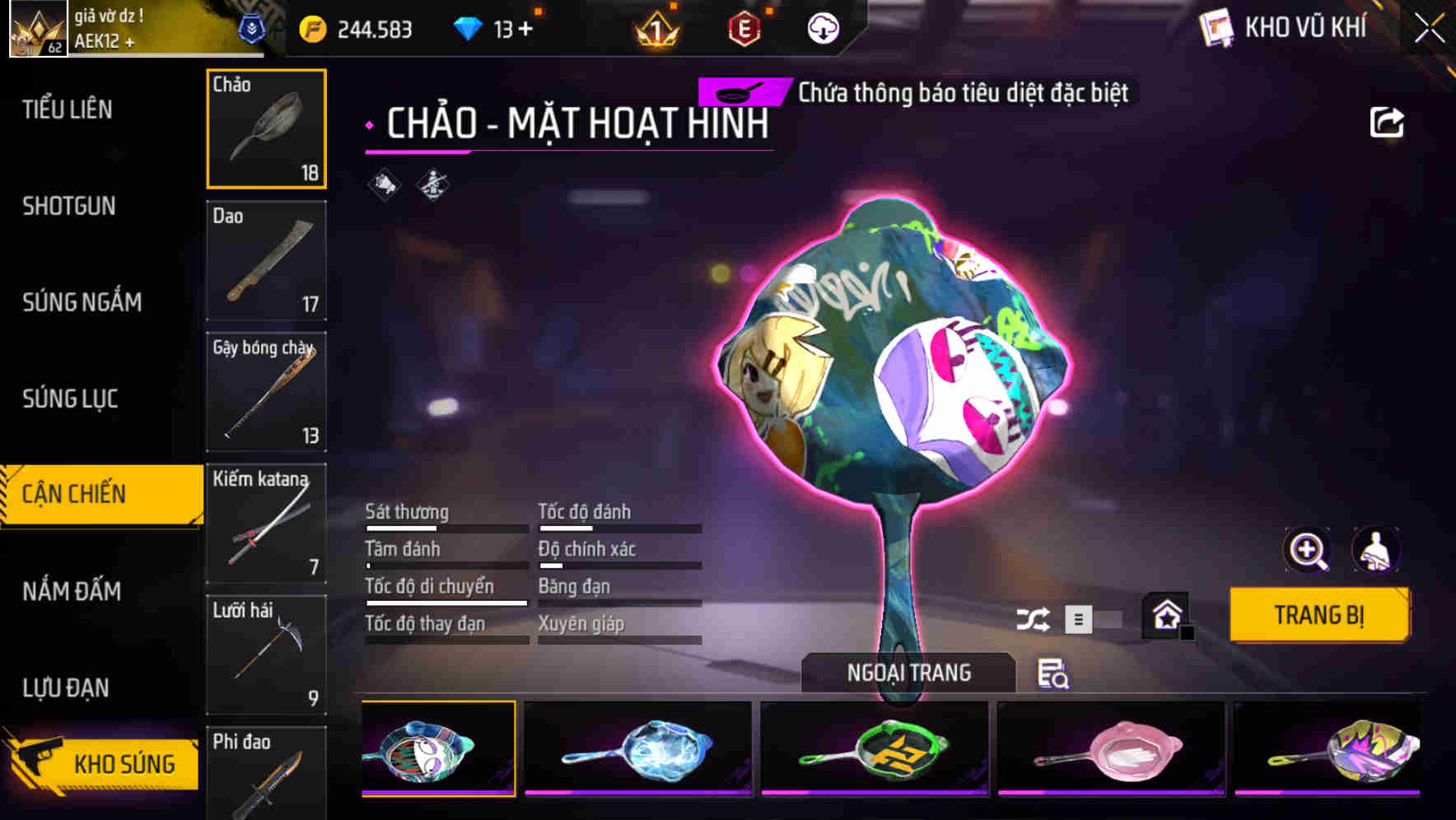Click the blue badge icon beside player name

click(x=255, y=29)
